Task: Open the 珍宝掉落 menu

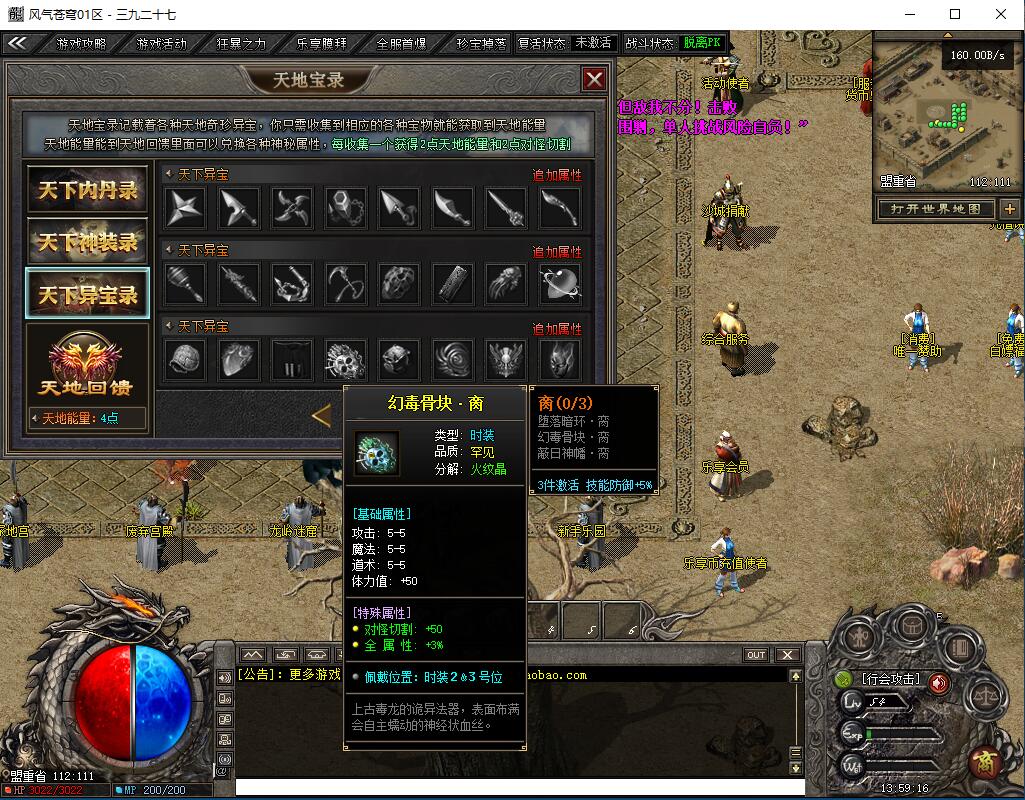Action: pos(481,44)
